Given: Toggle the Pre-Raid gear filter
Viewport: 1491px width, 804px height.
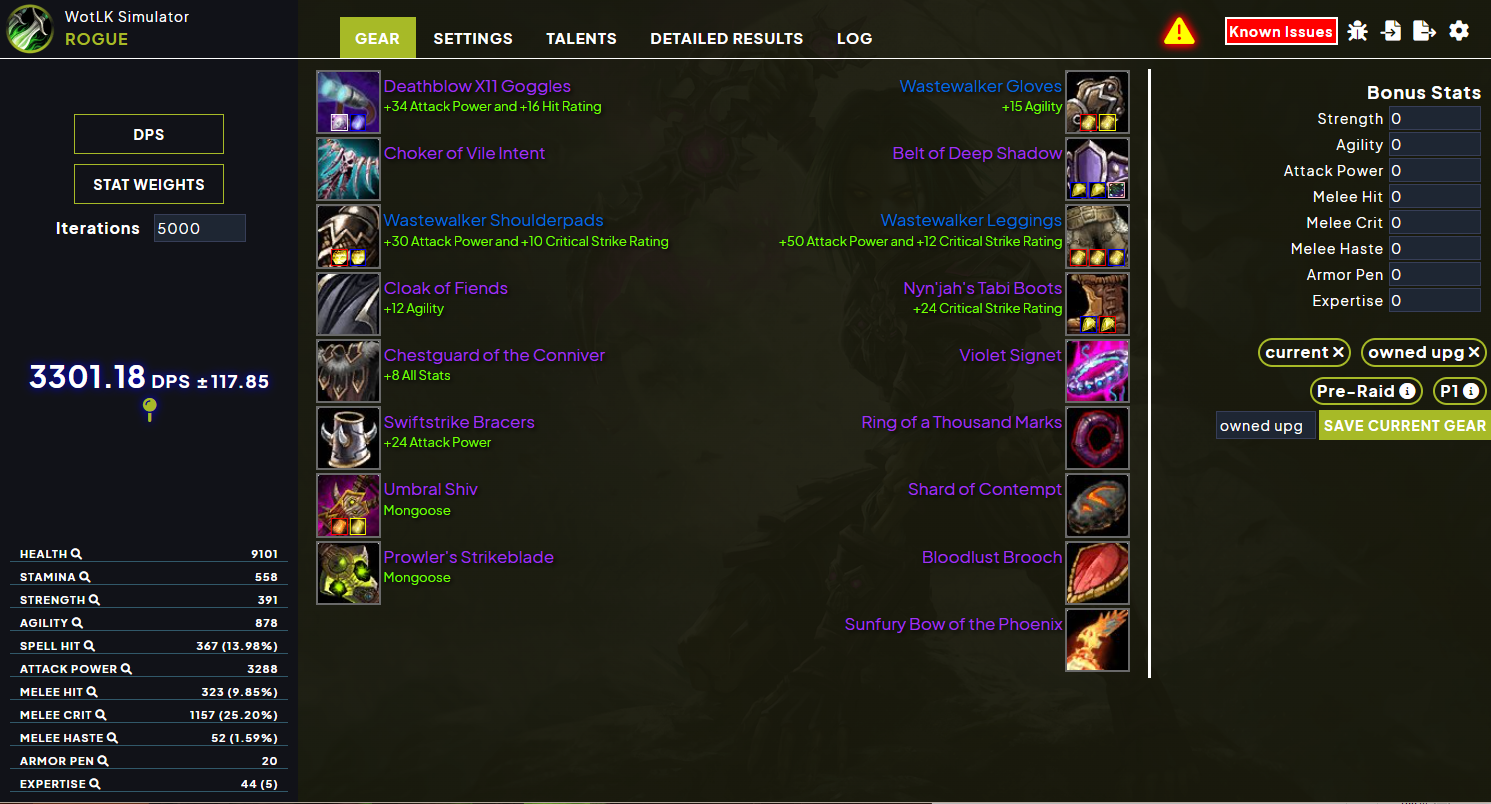Looking at the screenshot, I should pos(1366,391).
